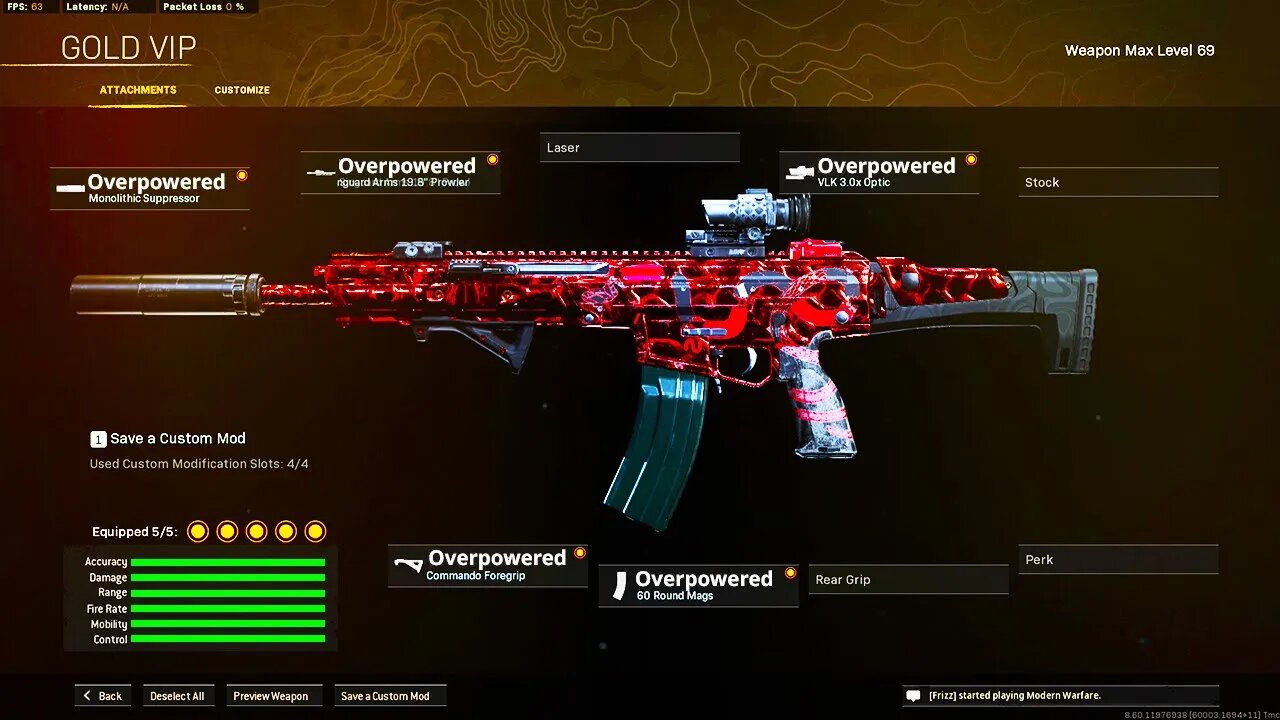Toggle the yellow dot on the VLK 3.0x Optic tile

[970, 158]
